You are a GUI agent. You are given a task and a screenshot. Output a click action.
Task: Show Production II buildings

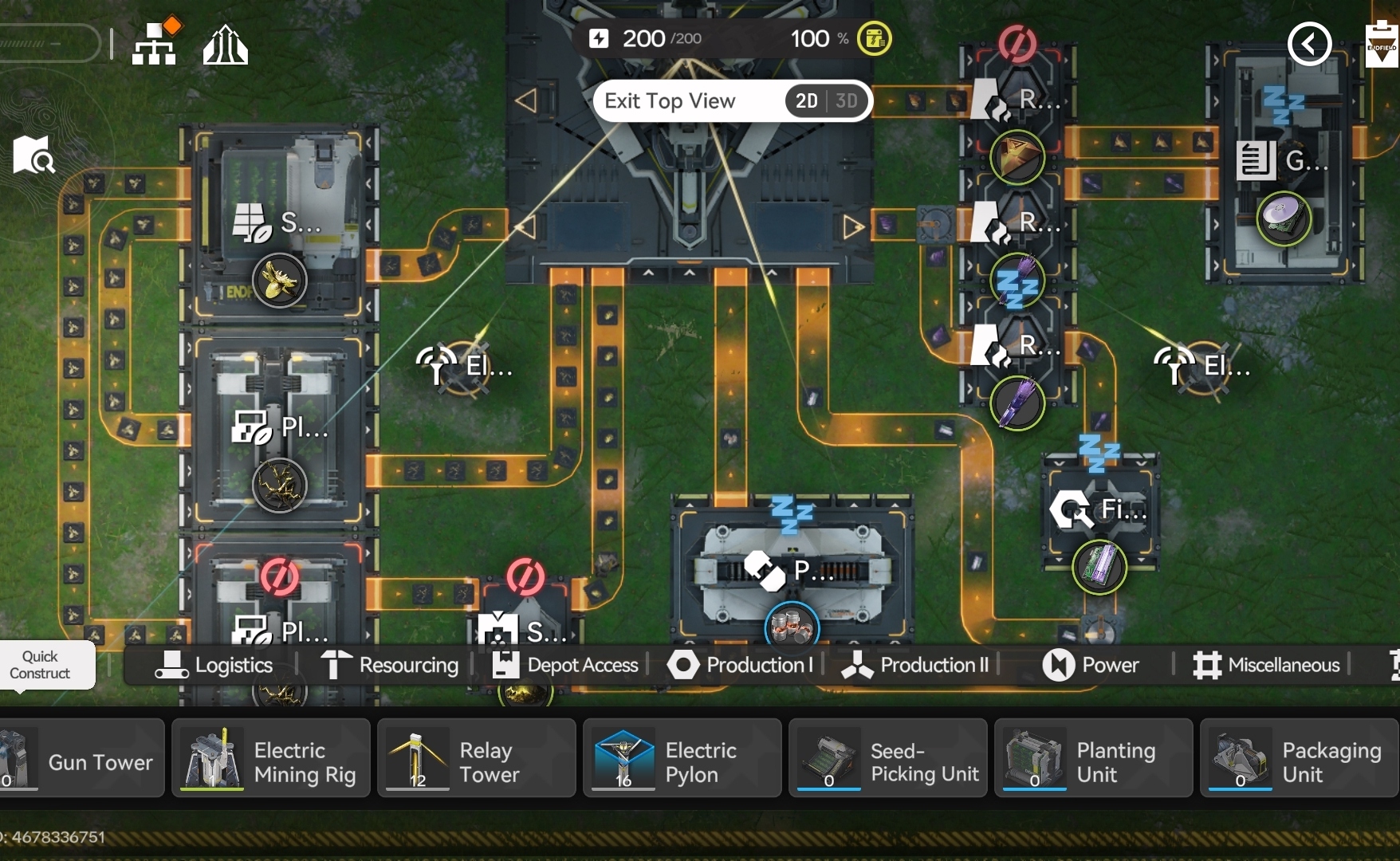pos(915,665)
